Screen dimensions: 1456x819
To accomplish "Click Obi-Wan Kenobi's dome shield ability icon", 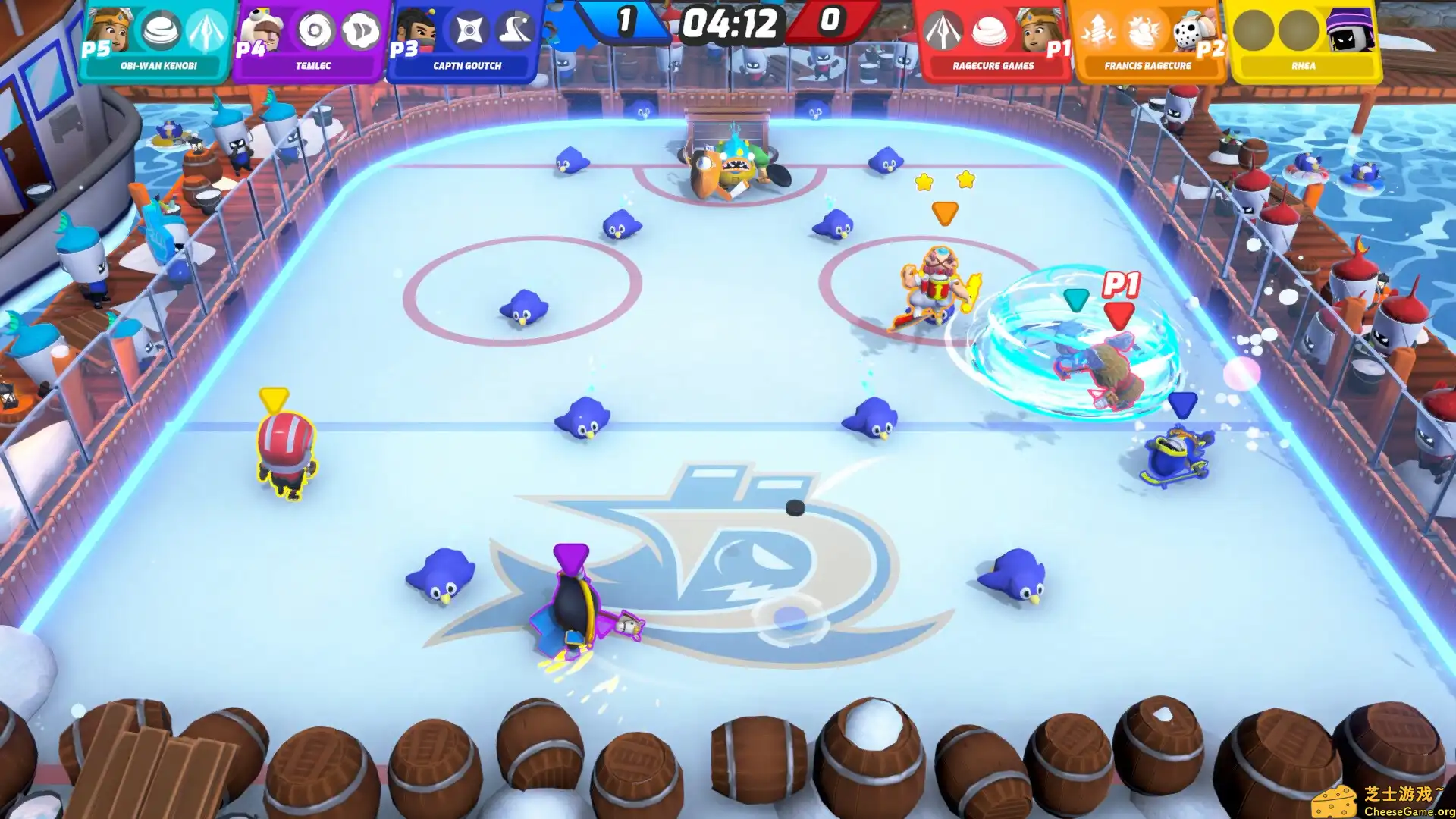I will tap(162, 30).
